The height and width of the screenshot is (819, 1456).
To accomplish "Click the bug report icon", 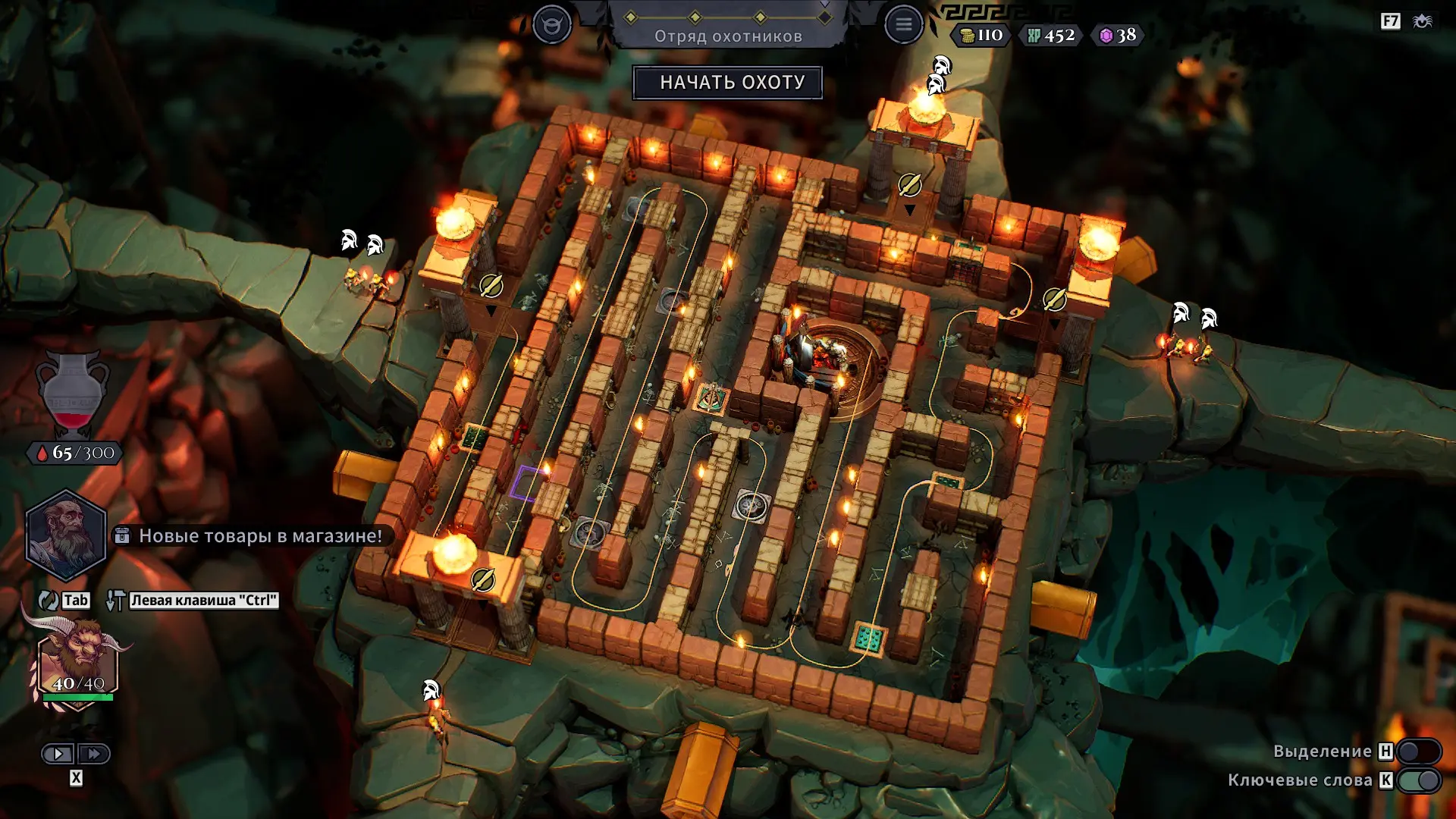I will [1423, 21].
